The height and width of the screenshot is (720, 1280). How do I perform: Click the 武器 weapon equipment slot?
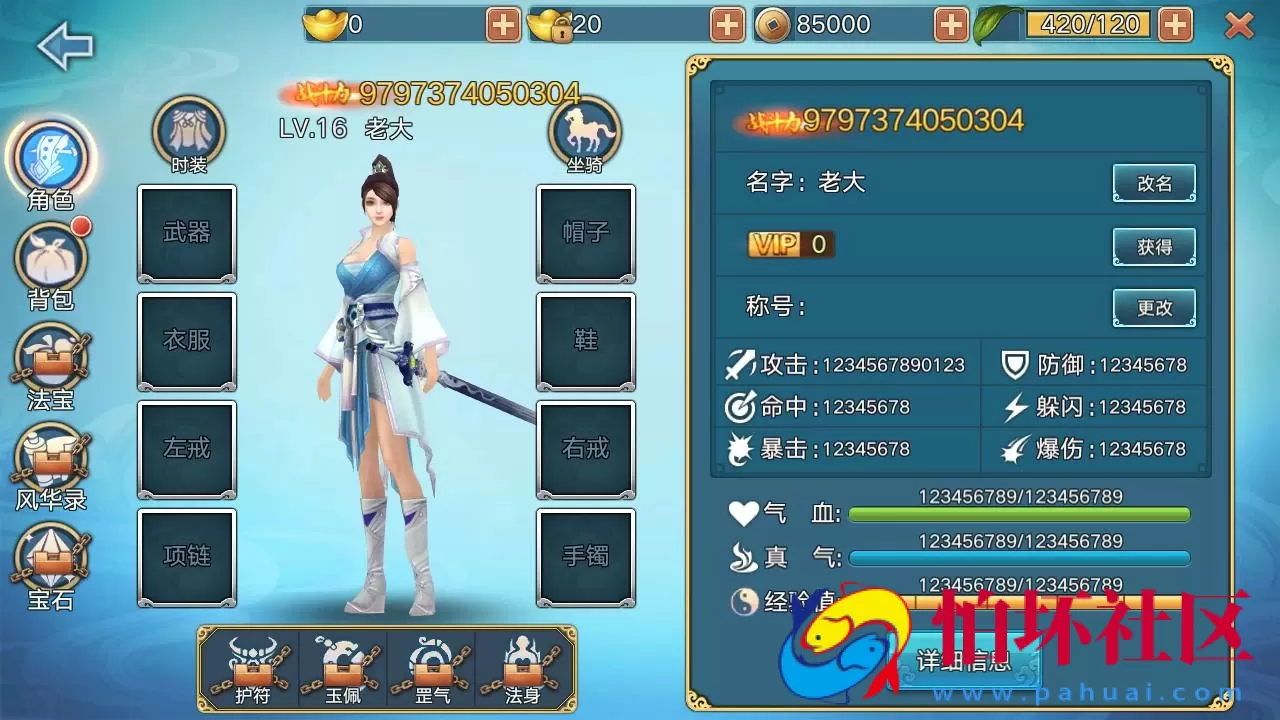pyautogui.click(x=187, y=233)
